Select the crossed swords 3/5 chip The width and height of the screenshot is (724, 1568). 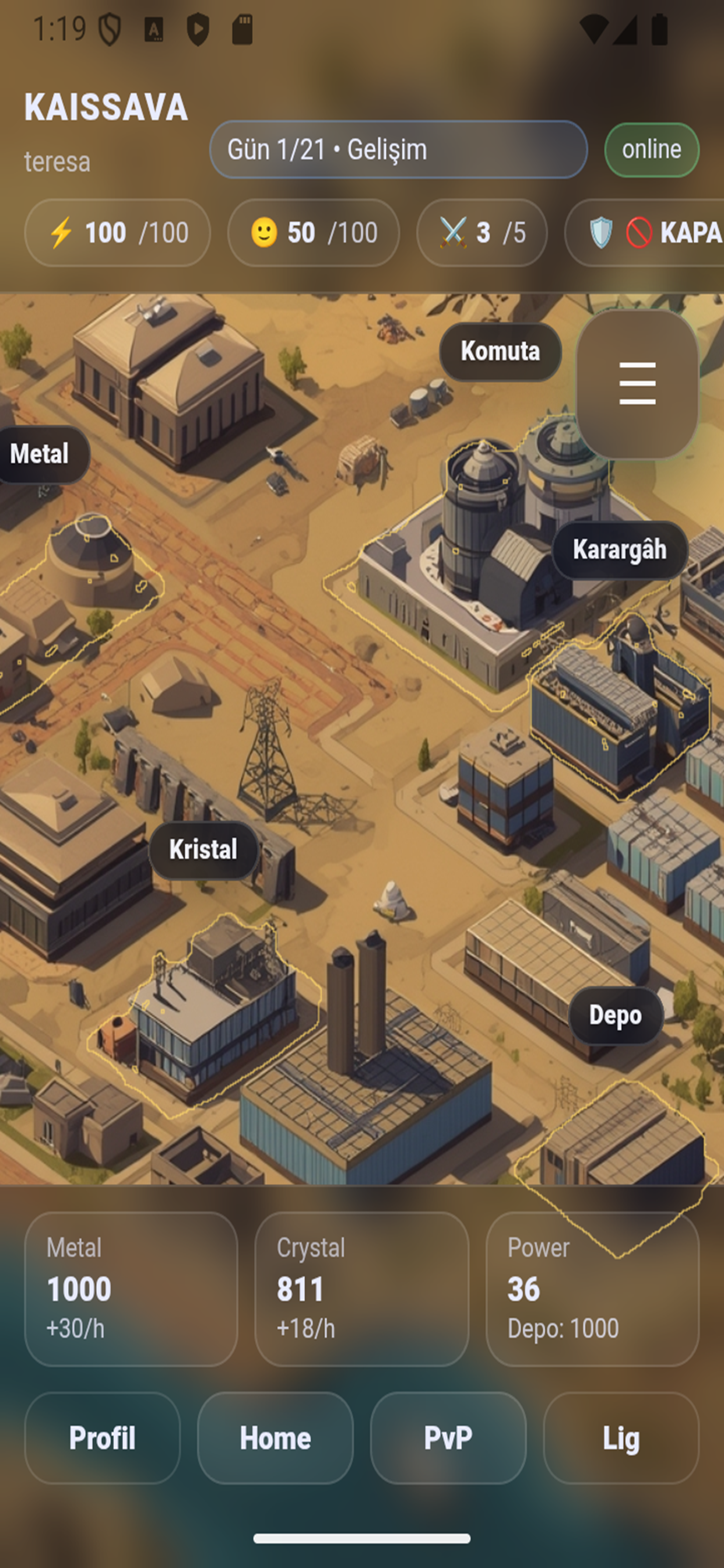[x=482, y=233]
